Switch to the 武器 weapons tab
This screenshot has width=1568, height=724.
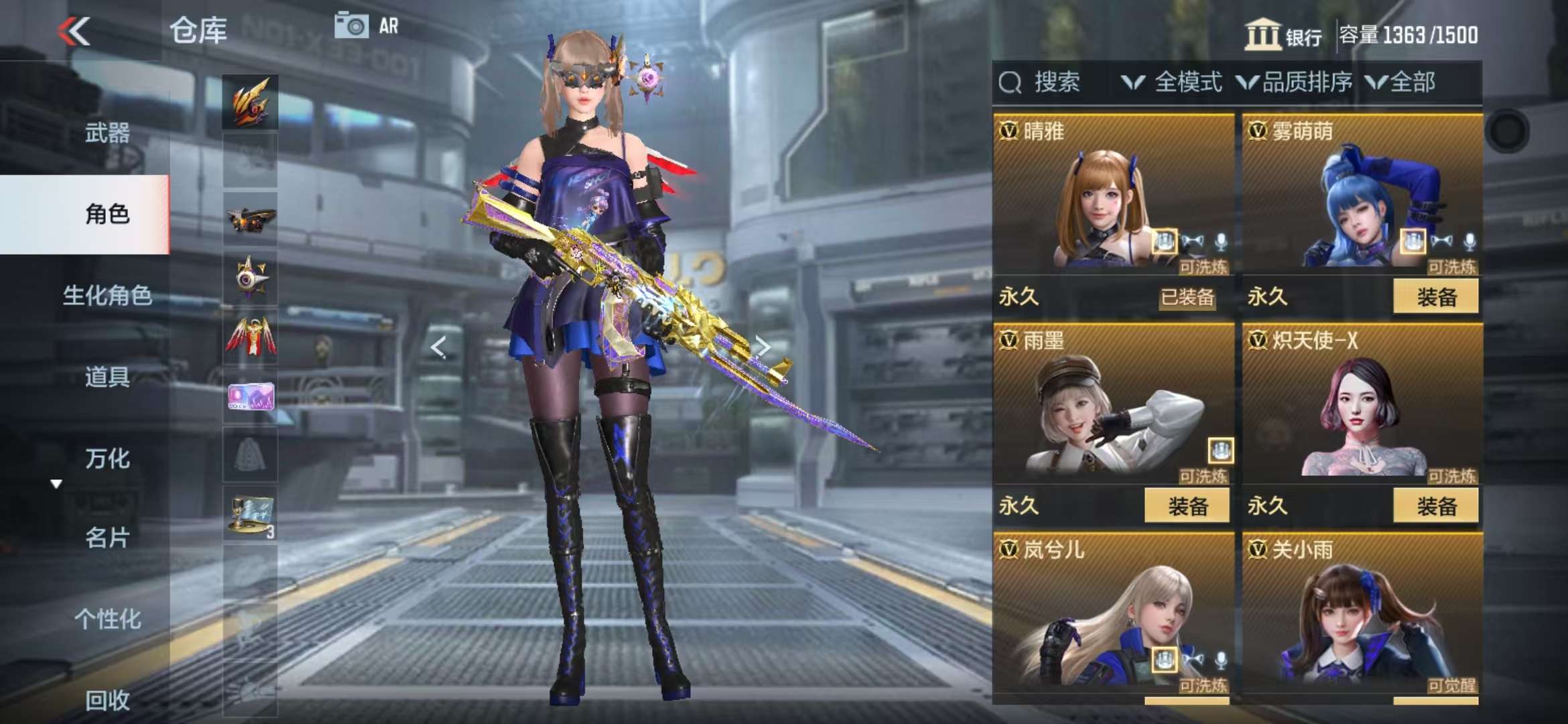point(107,133)
